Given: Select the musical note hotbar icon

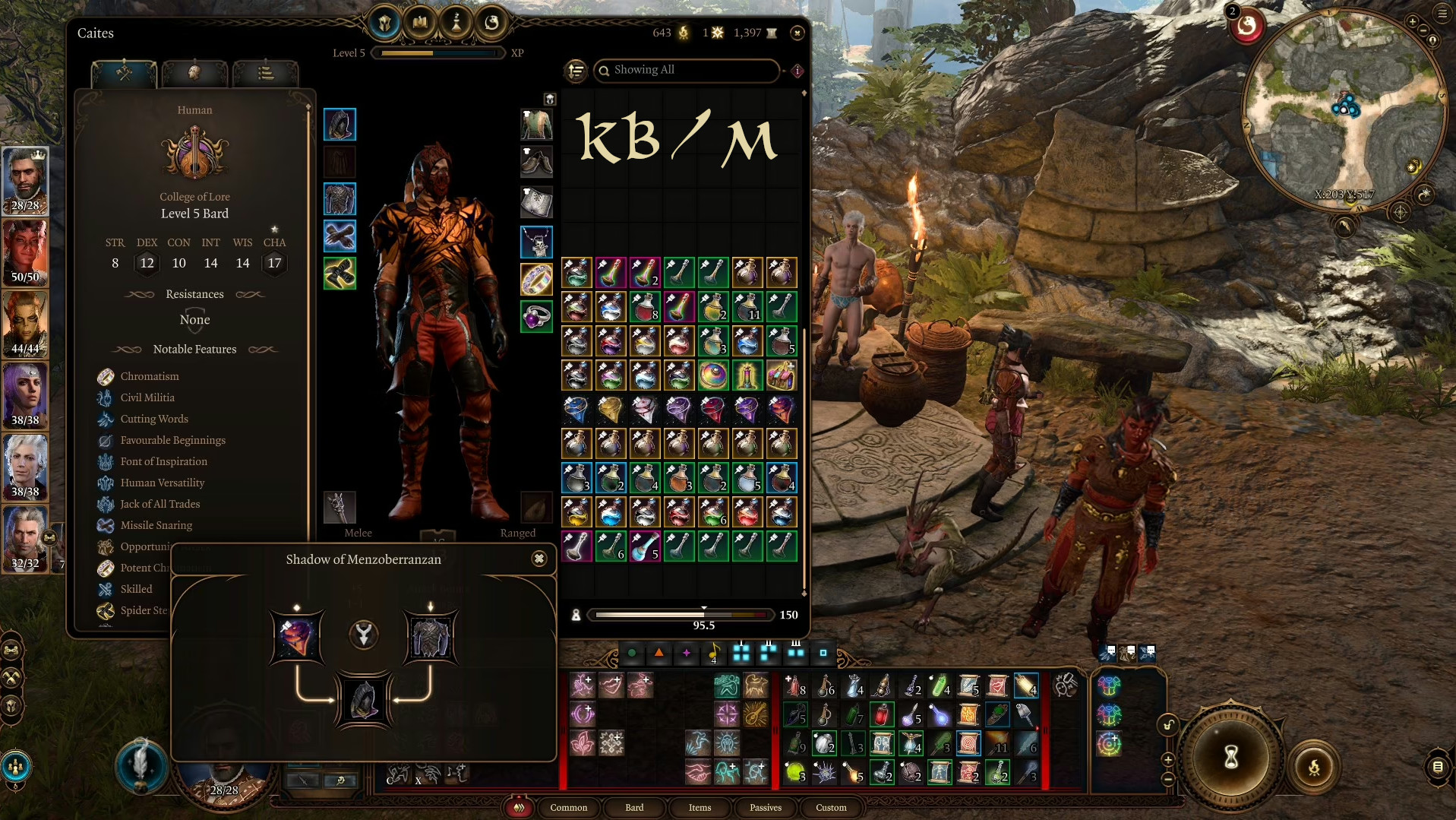Looking at the screenshot, I should point(712,651).
